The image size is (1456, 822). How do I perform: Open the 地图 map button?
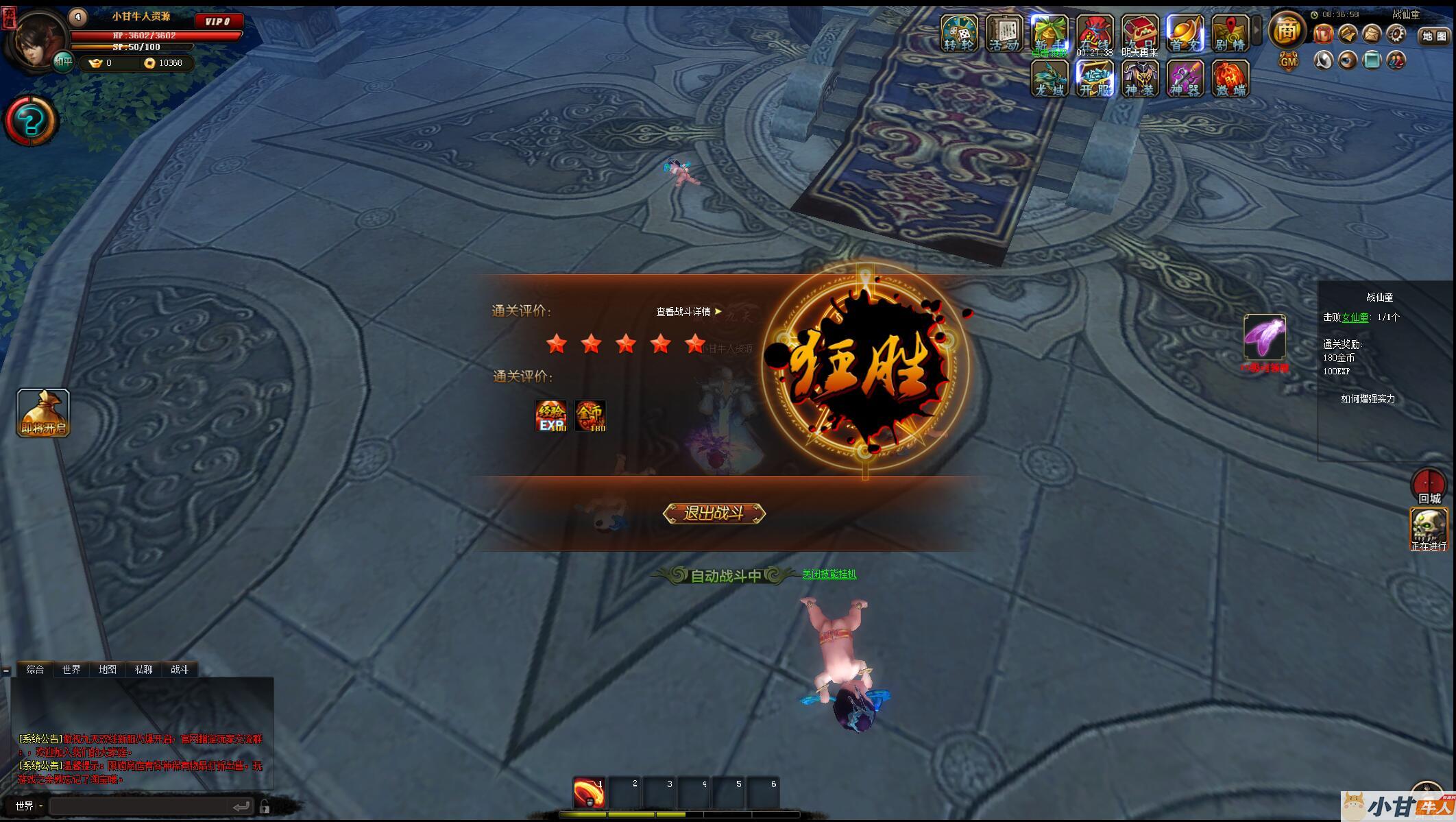coord(1433,36)
